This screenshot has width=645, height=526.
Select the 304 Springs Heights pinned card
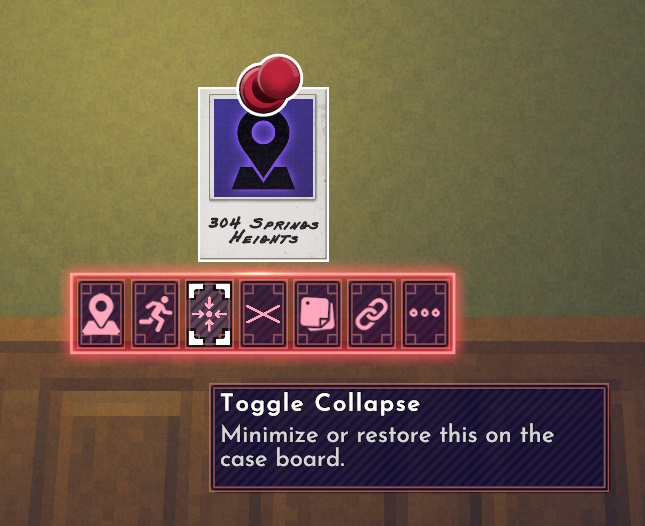point(263,175)
